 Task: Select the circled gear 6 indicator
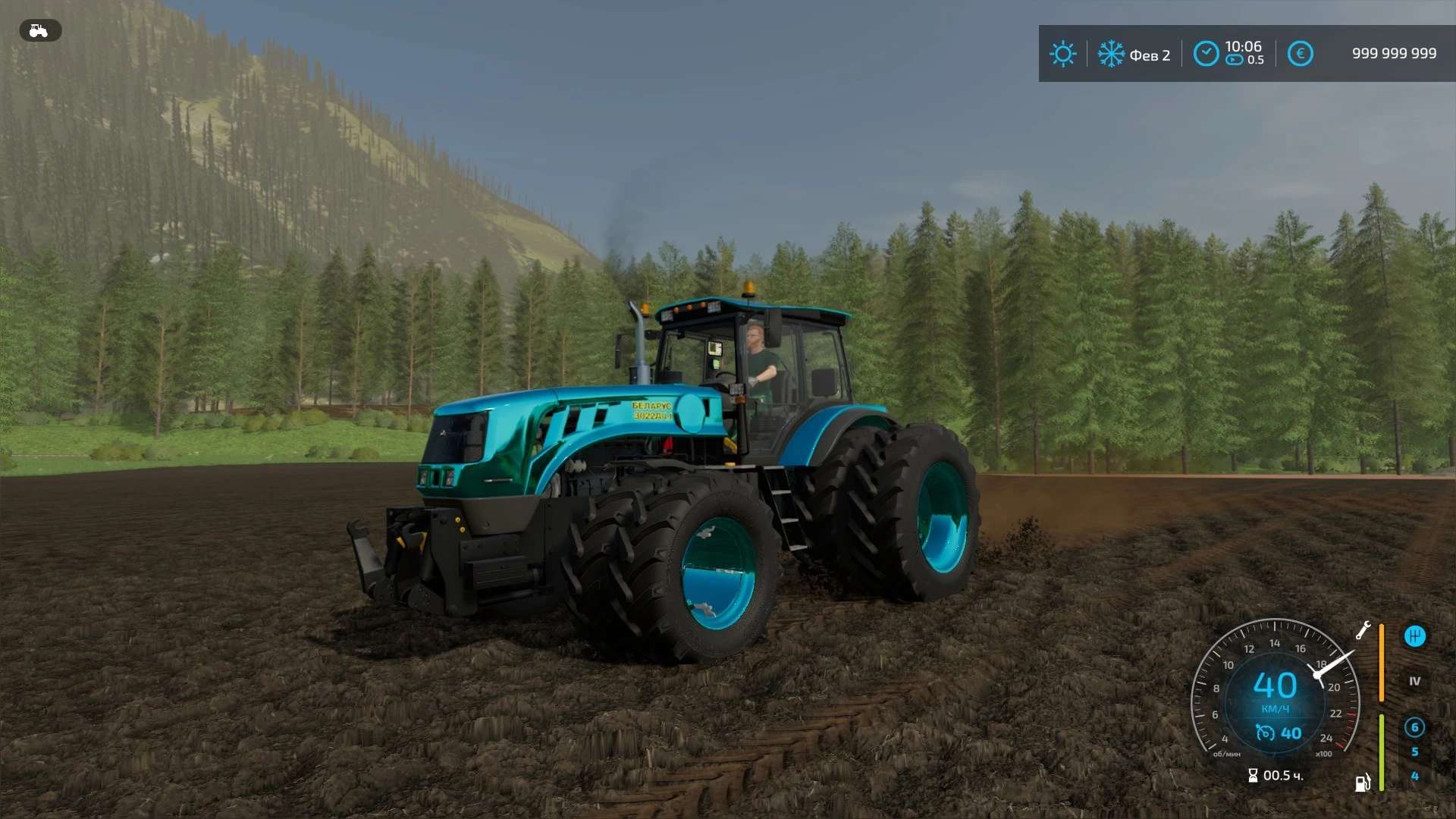tap(1414, 727)
